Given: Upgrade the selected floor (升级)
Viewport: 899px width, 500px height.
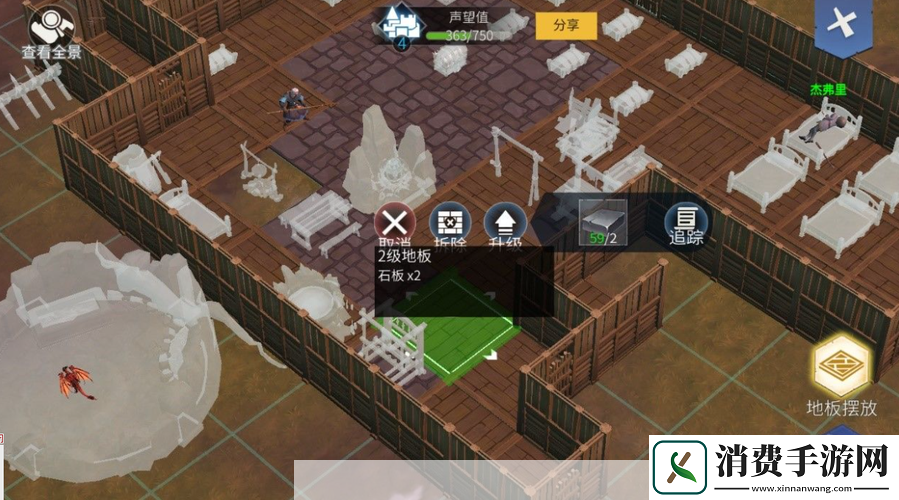Looking at the screenshot, I should [x=505, y=223].
